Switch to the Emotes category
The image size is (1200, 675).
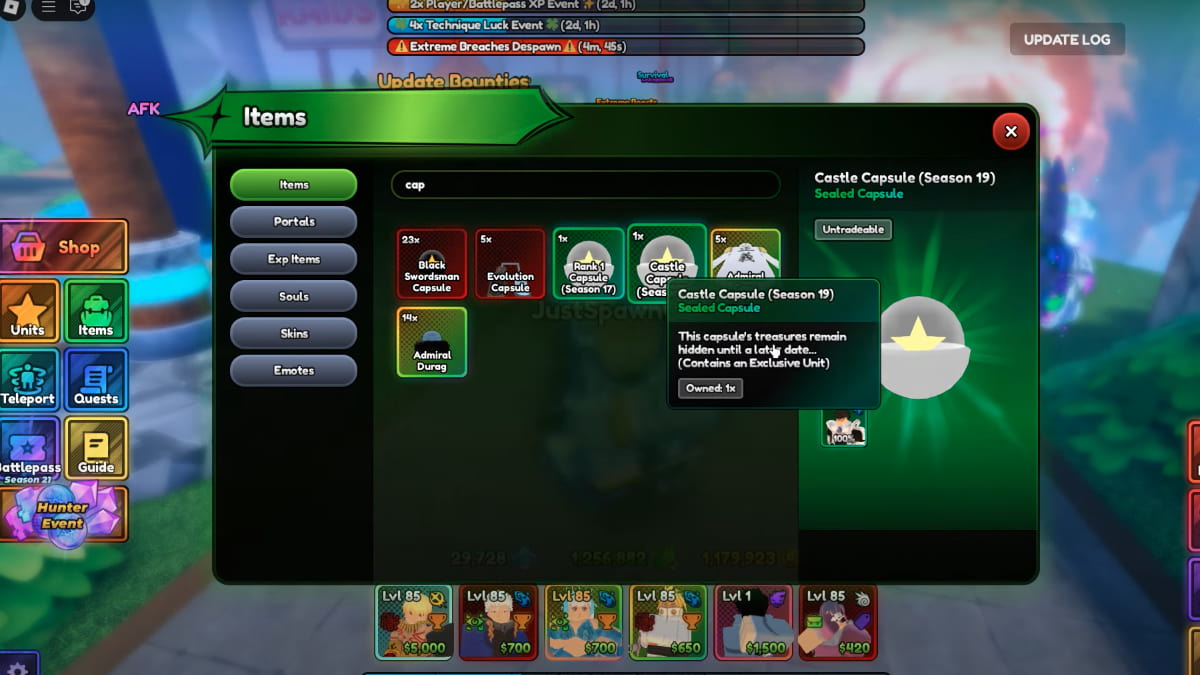tap(293, 370)
